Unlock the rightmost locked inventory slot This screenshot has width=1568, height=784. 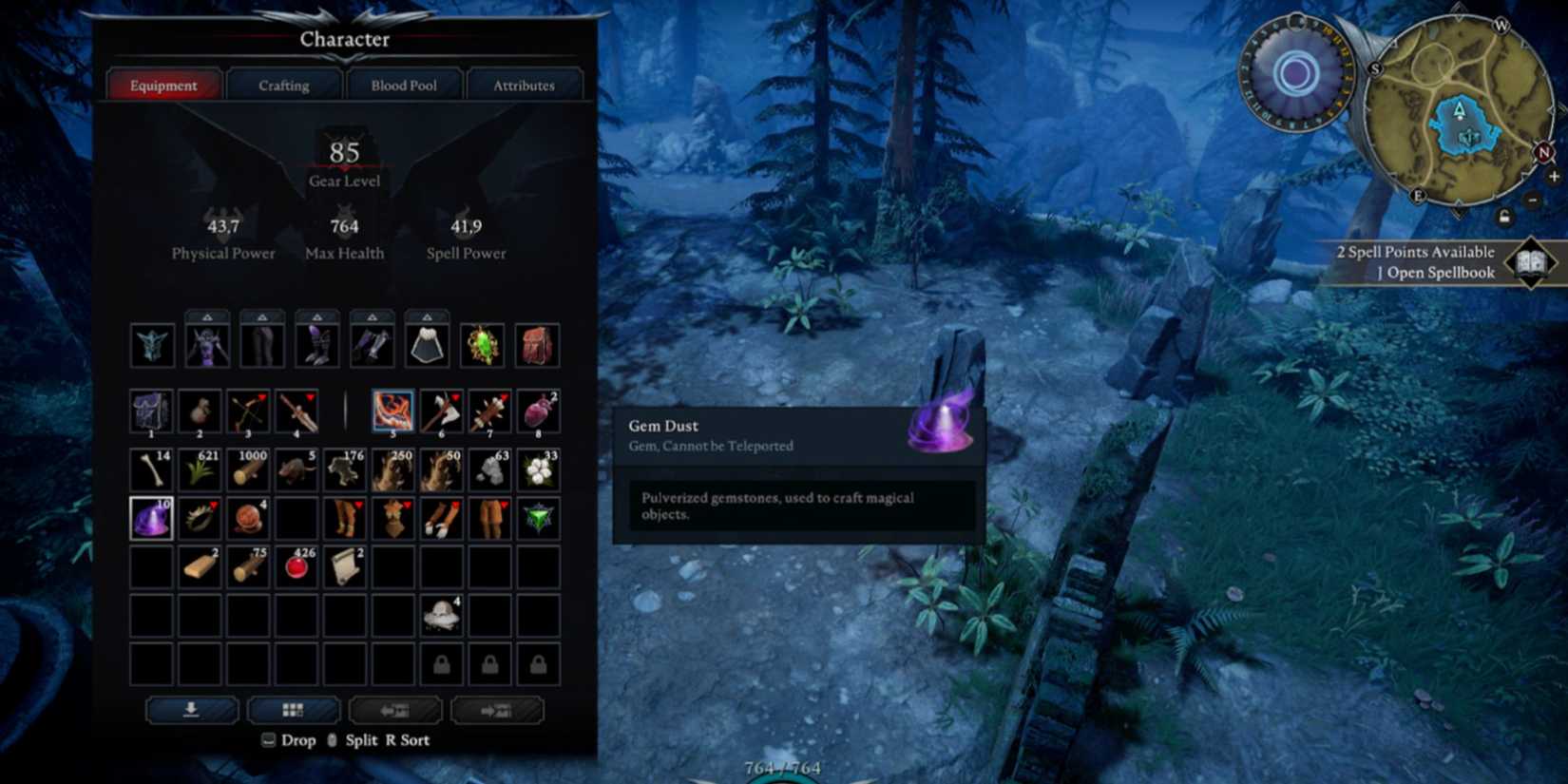pos(537,665)
